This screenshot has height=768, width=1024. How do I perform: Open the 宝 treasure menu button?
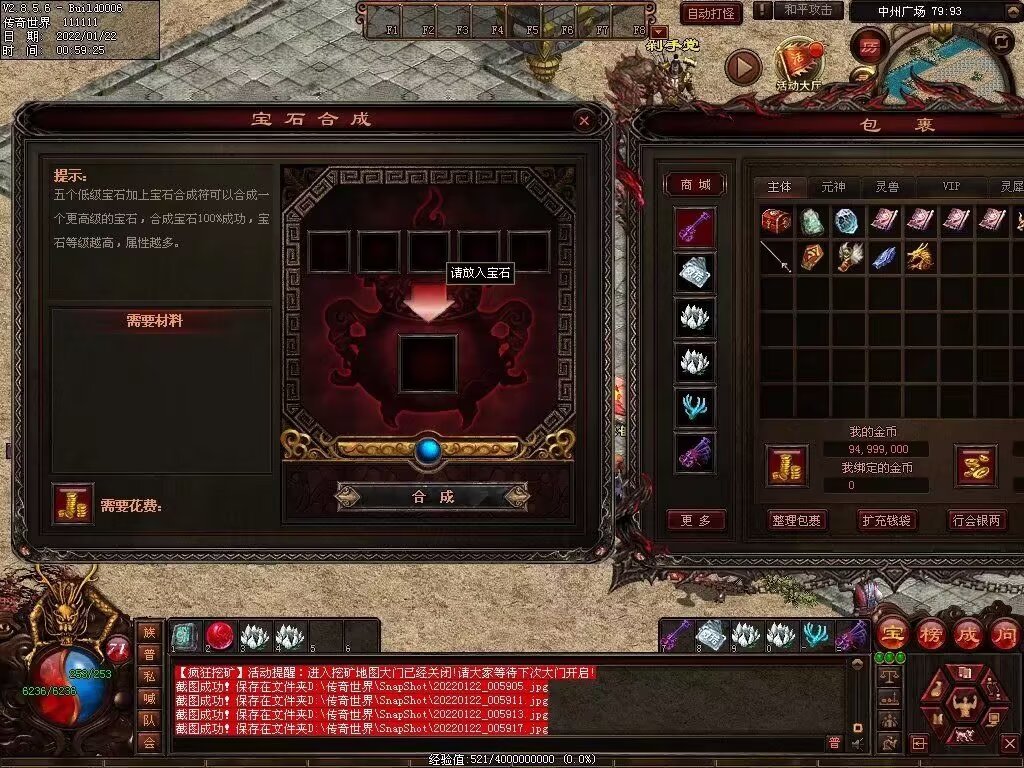(892, 634)
